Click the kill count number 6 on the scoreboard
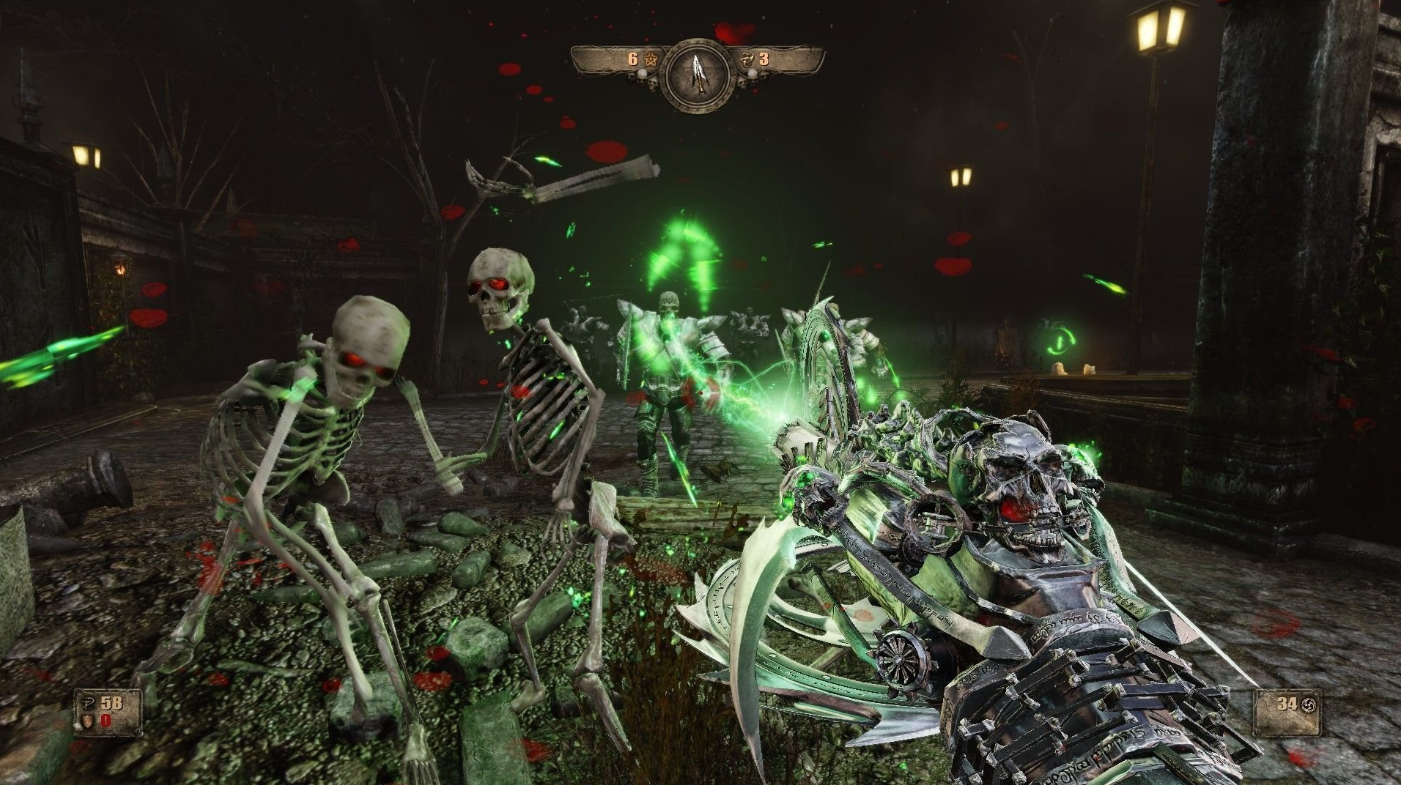The width and height of the screenshot is (1401, 785). pyautogui.click(x=633, y=57)
